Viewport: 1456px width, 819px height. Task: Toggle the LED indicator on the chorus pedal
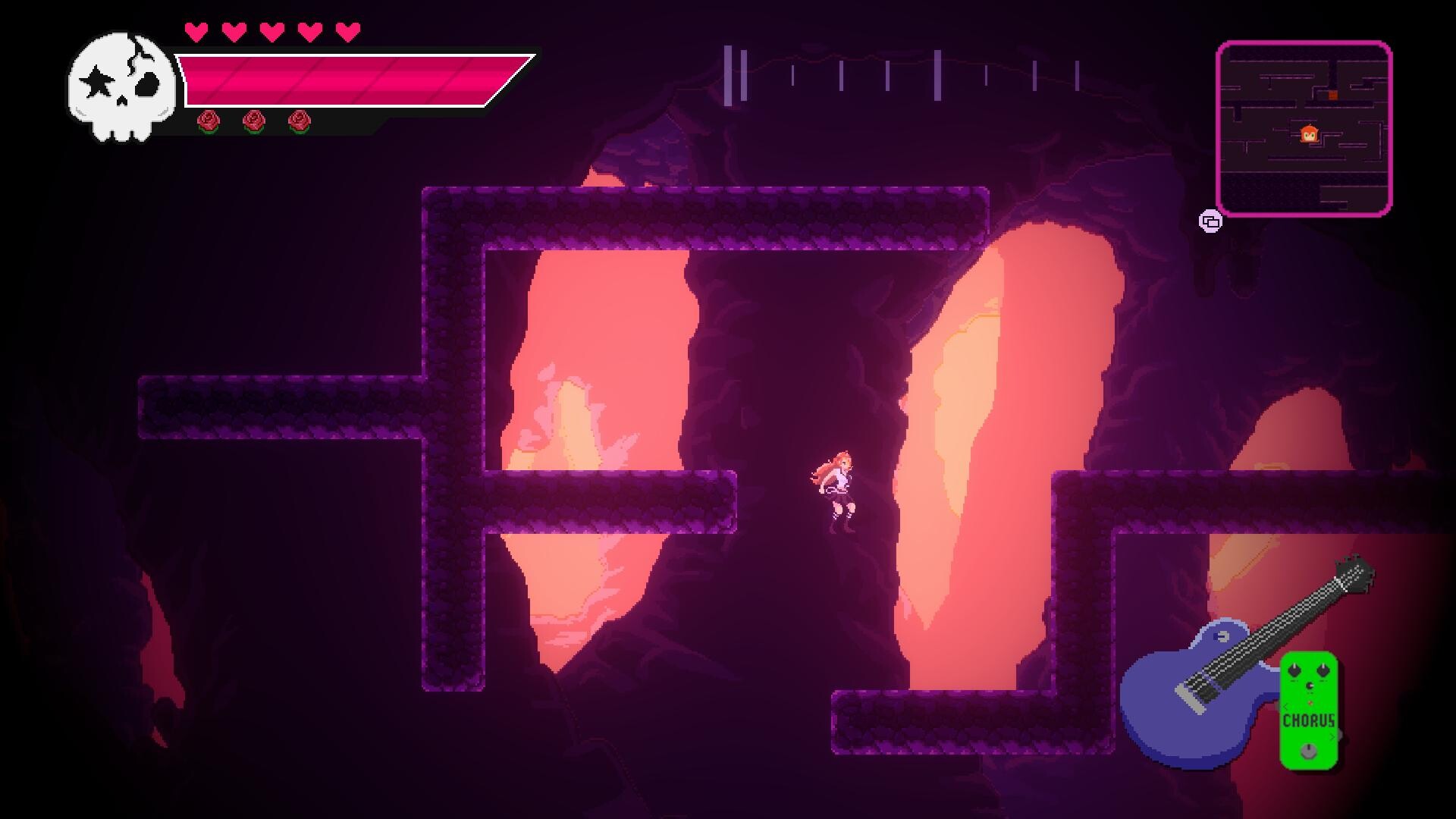point(1310,702)
